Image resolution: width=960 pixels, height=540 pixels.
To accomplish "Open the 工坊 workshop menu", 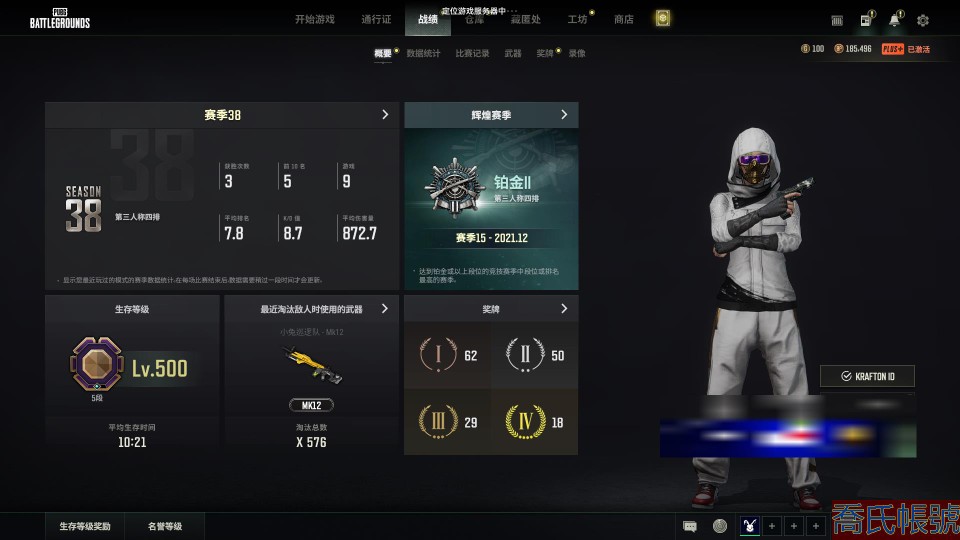I will coord(577,19).
